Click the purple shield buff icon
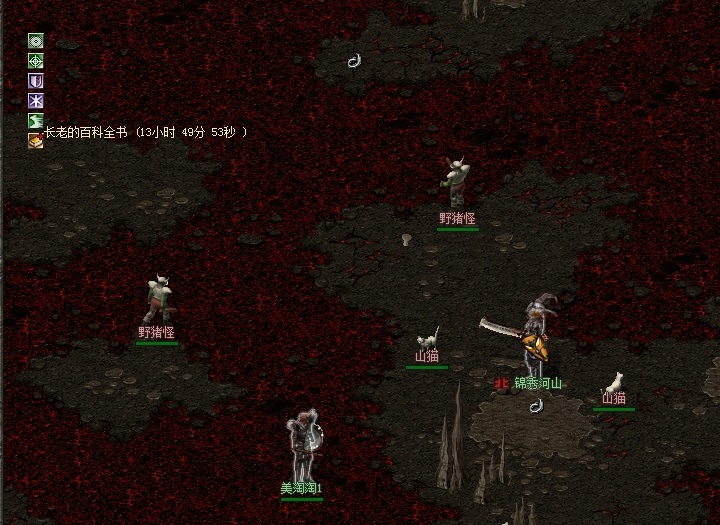Screen dimensions: 720x525 (x=36, y=81)
